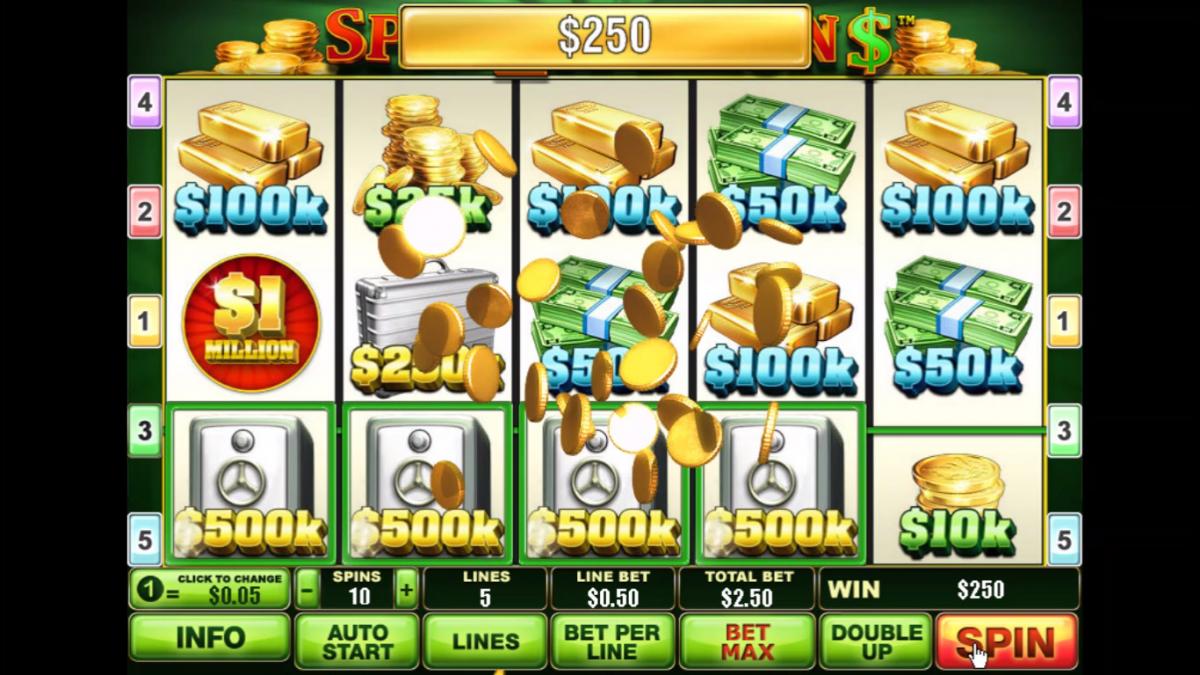1200x675 pixels.
Task: Open the INFO paytable
Action: pyautogui.click(x=210, y=638)
